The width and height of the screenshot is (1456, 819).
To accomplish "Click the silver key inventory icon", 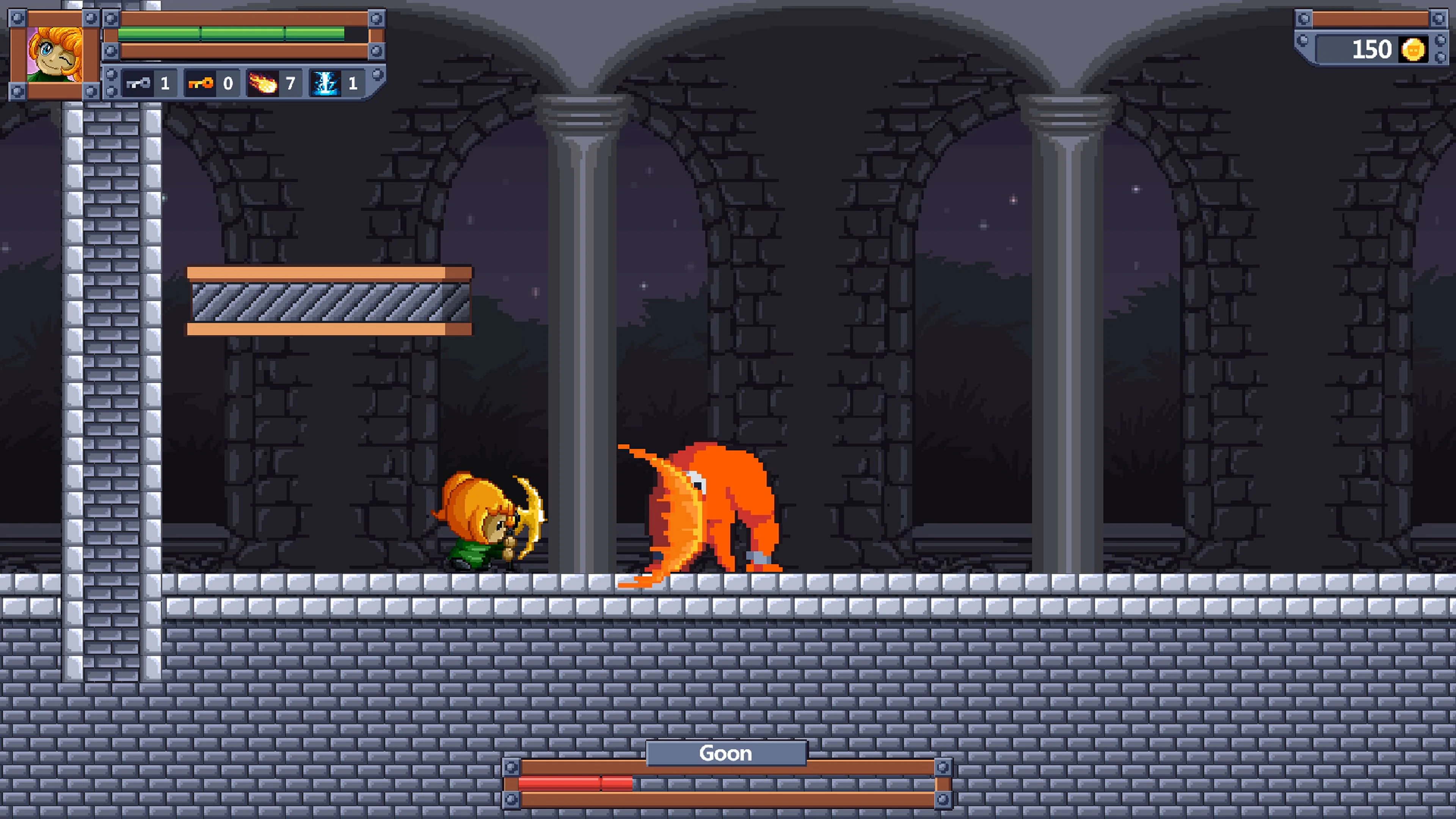I will coord(138,83).
